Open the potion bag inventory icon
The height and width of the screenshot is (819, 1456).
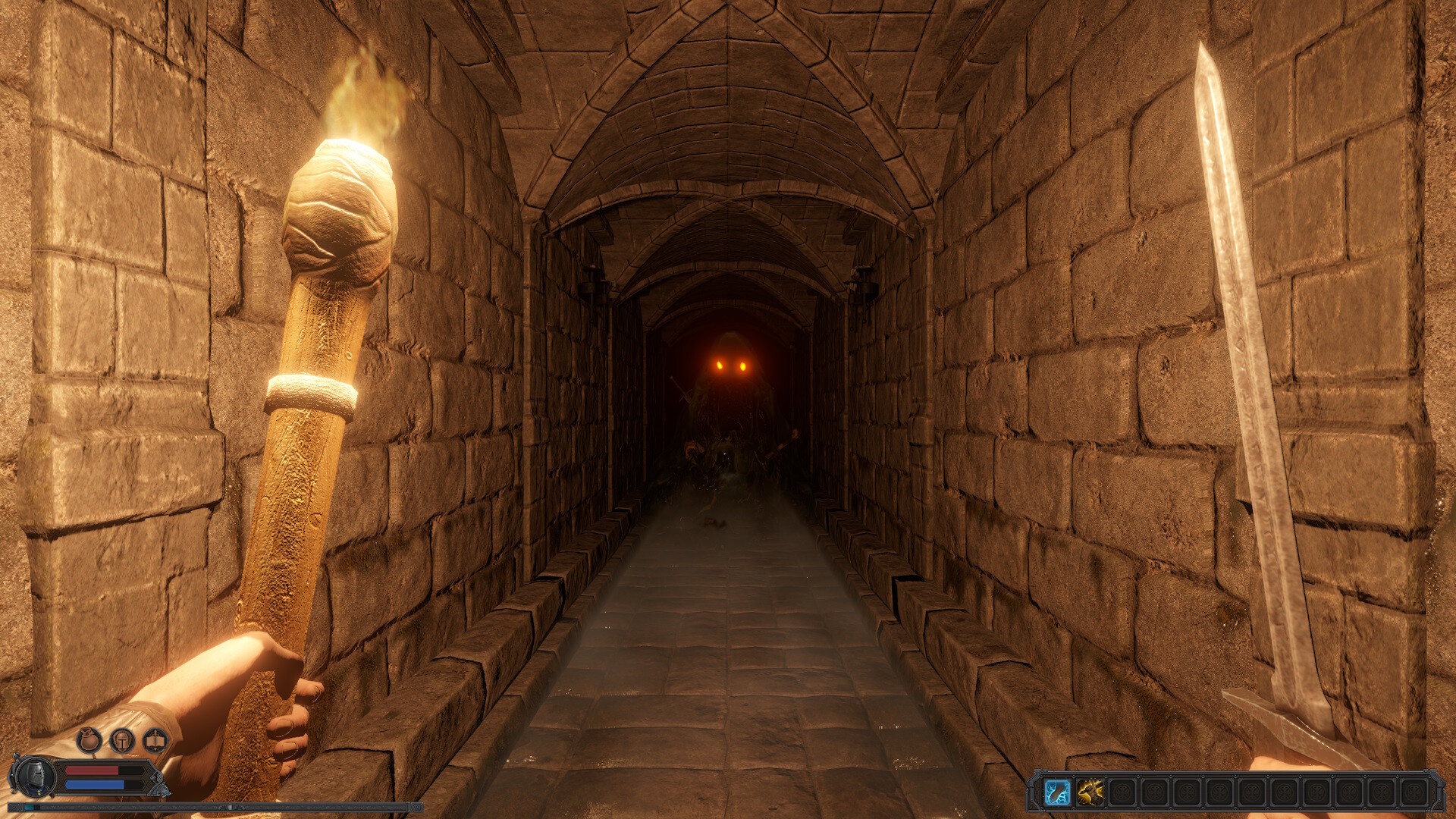(x=88, y=740)
